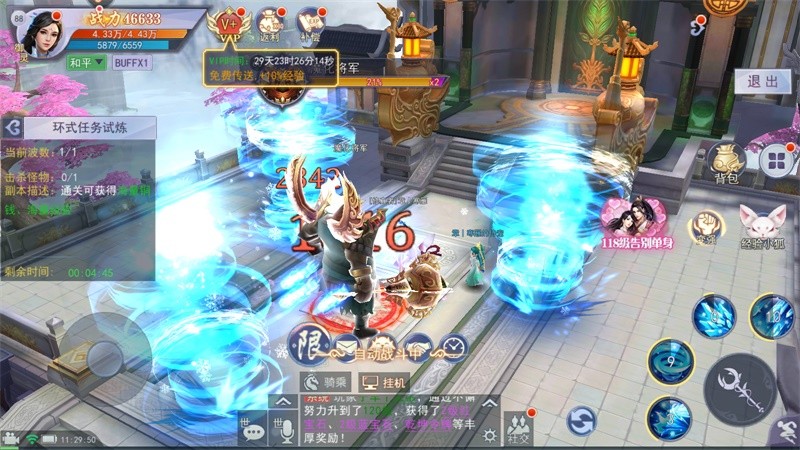Open the 背包 backpack
The width and height of the screenshot is (800, 450).
[x=726, y=161]
